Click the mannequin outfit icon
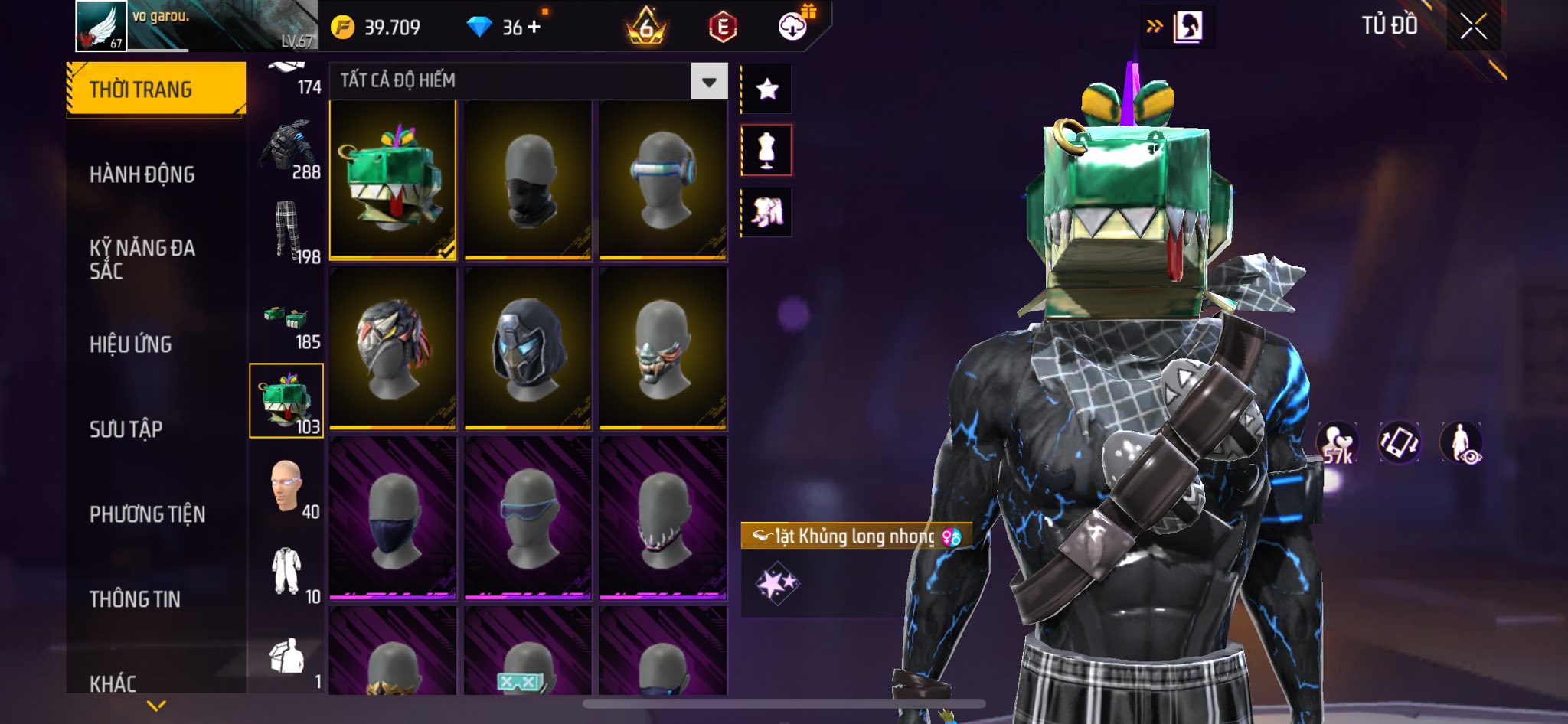1568x724 pixels. [x=766, y=151]
